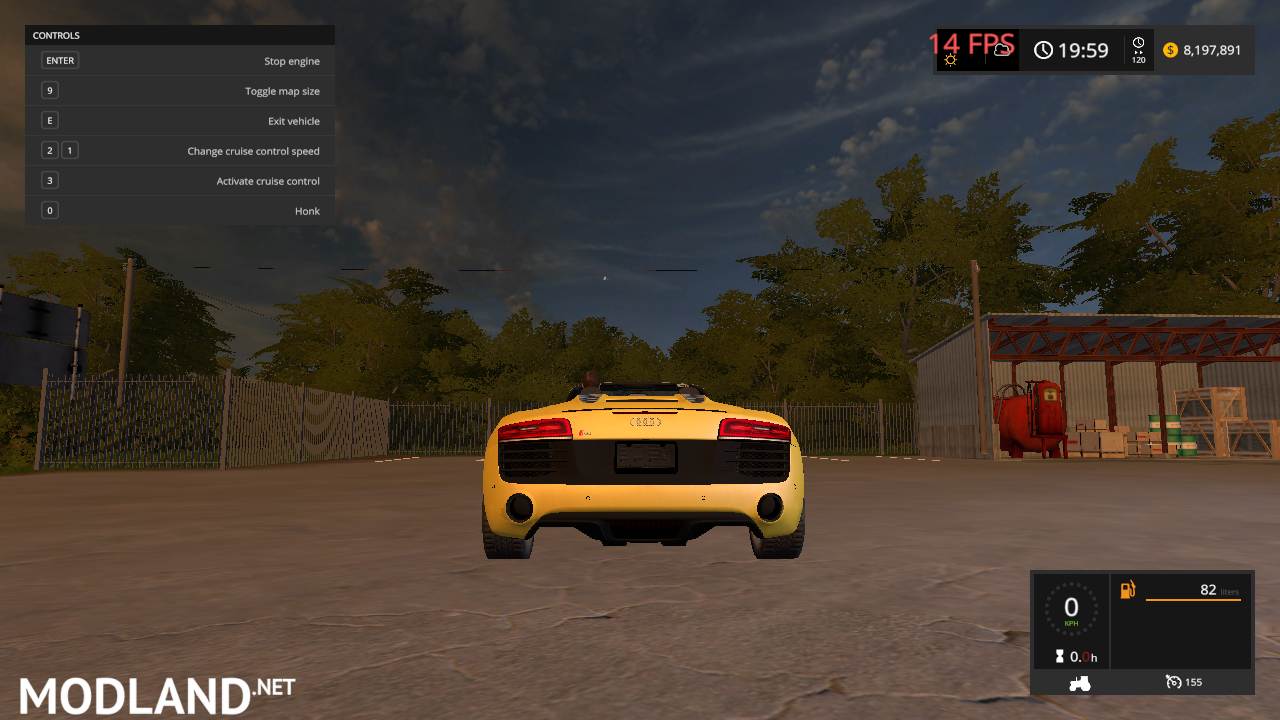Expand the CONTROLS panel header
The image size is (1280, 720).
coord(56,35)
